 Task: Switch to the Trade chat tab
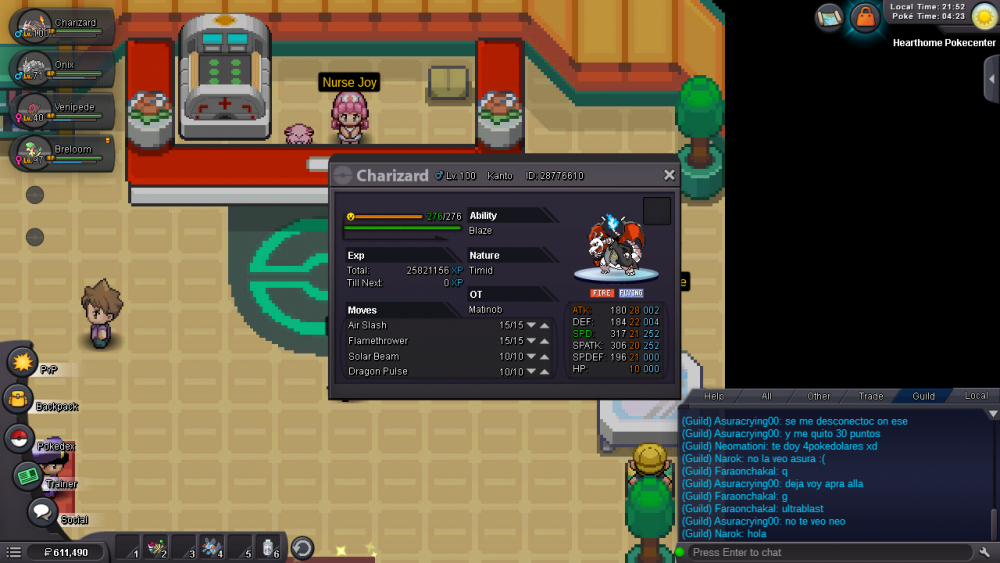coord(870,396)
